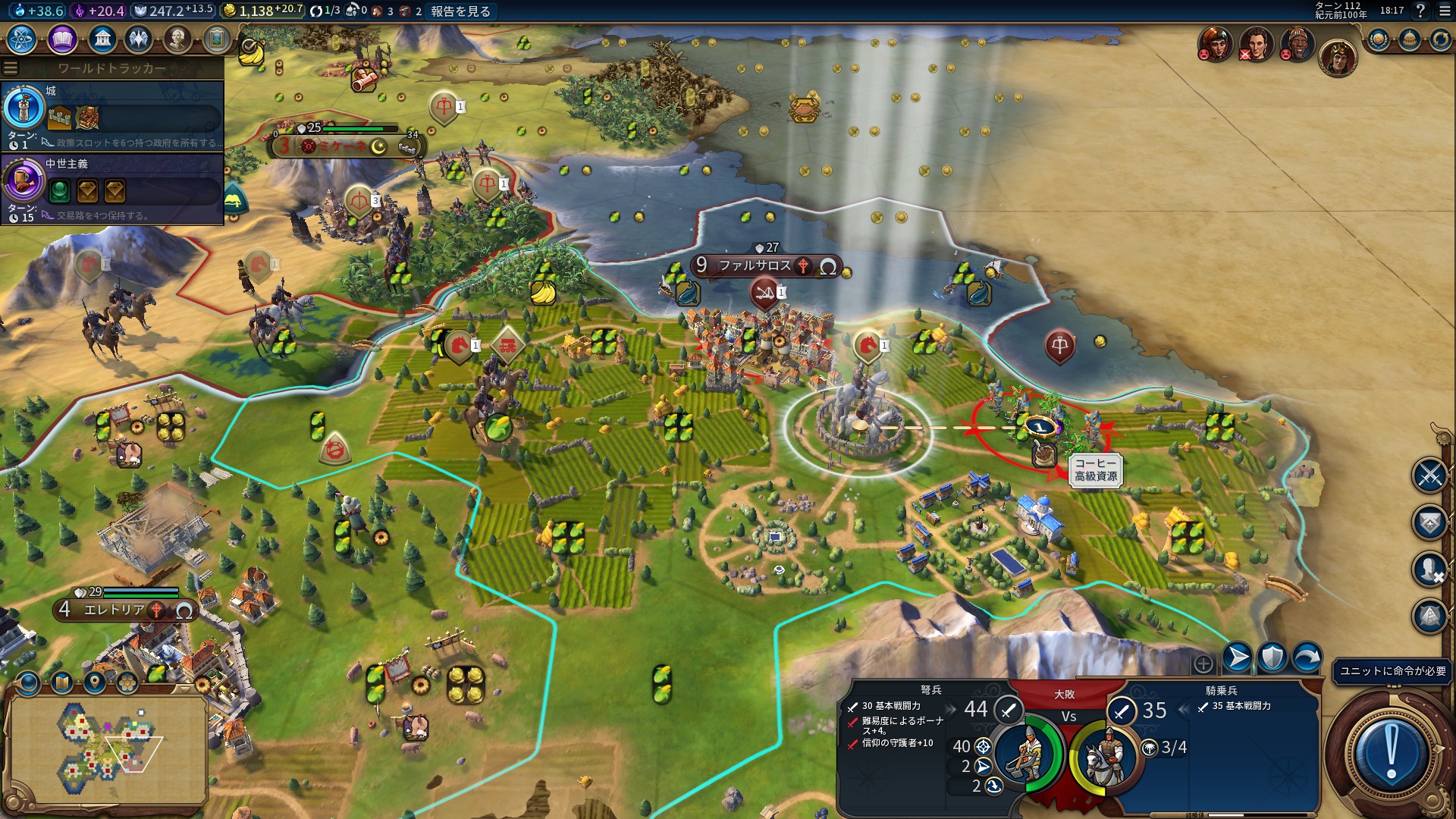Image resolution: width=1456 pixels, height=819 pixels.
Task: Open the crossed swords notification
Action: point(1429,475)
